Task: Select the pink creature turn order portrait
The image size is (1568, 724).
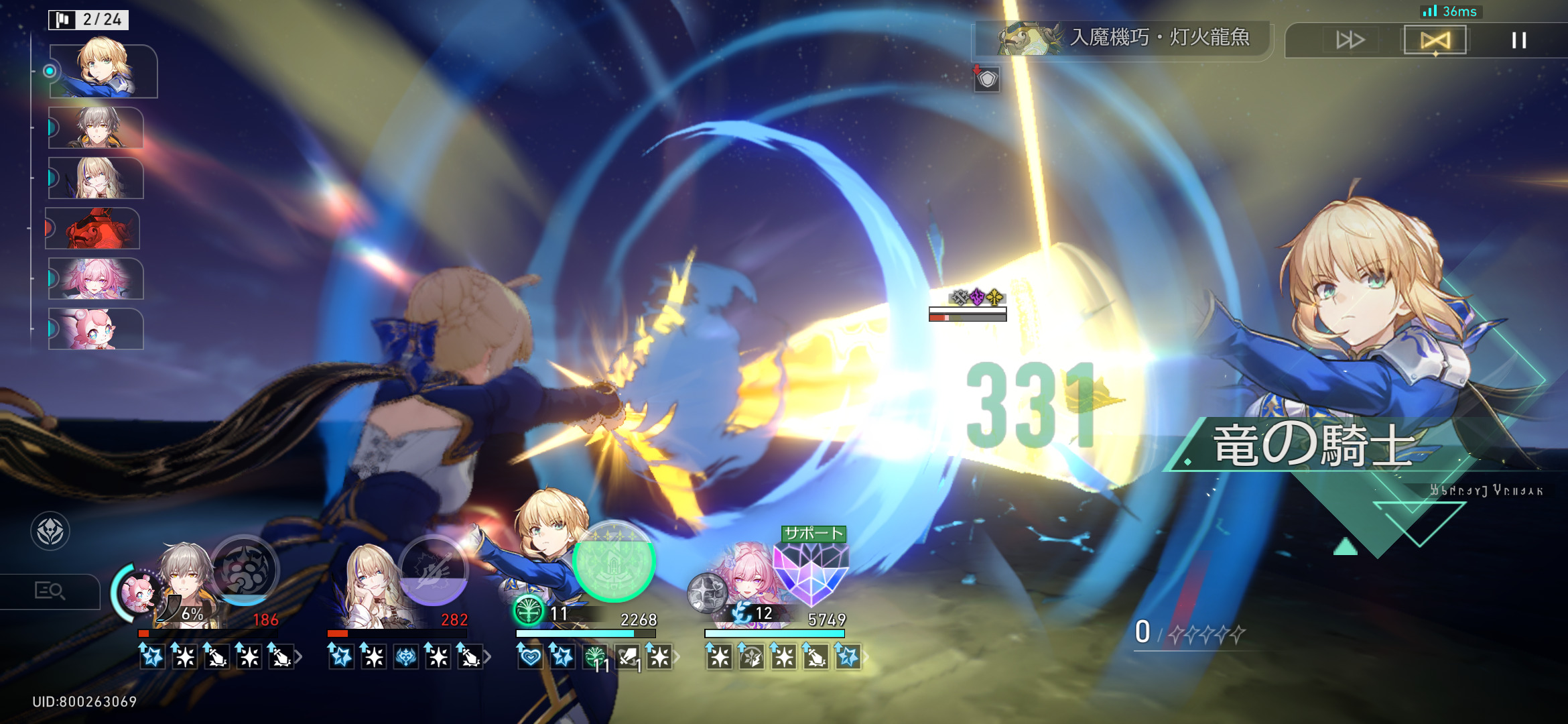Action: pos(96,329)
